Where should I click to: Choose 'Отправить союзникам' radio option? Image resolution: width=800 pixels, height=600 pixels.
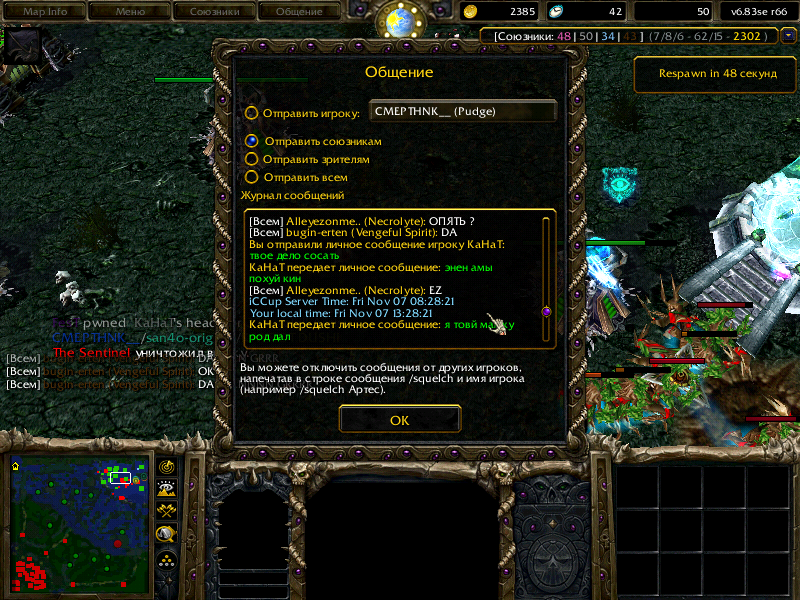(x=252, y=142)
